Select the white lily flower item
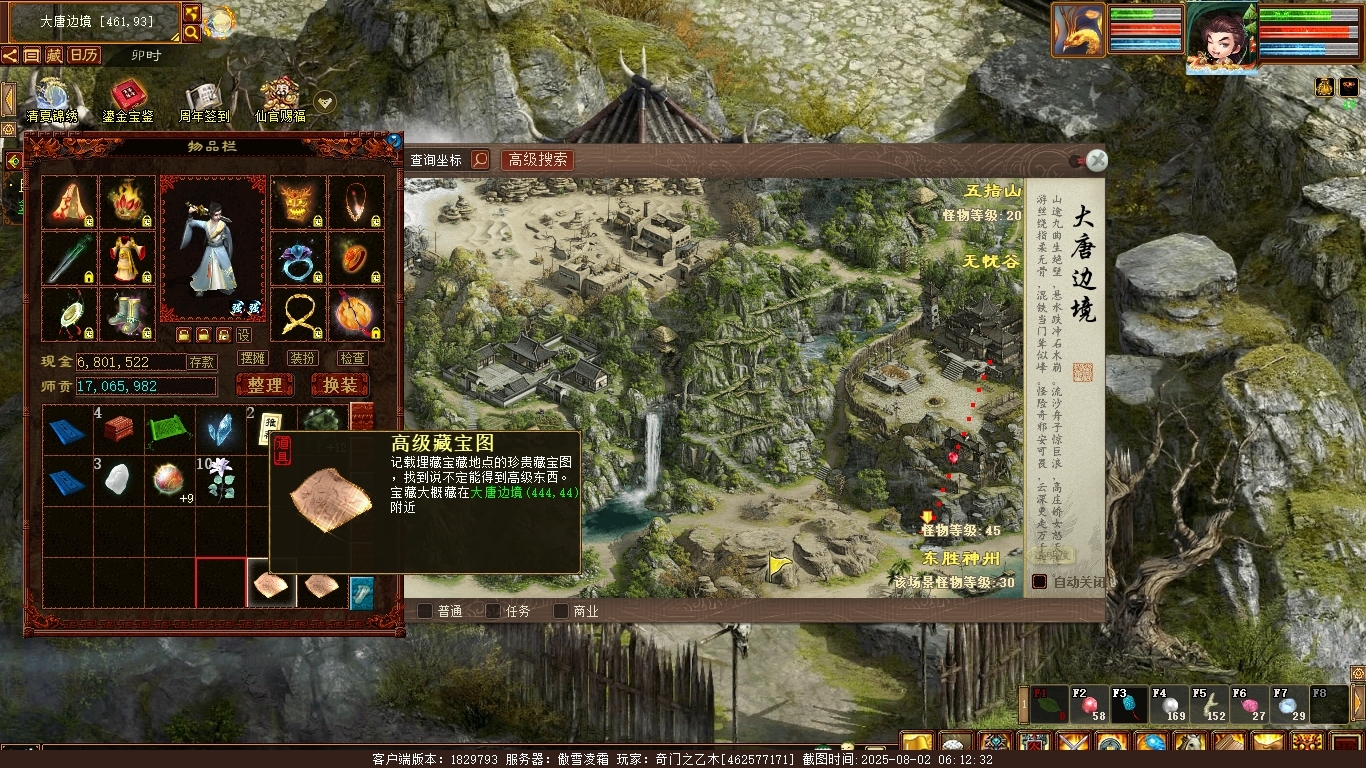Screen dimensions: 1366x768 (x=220, y=480)
